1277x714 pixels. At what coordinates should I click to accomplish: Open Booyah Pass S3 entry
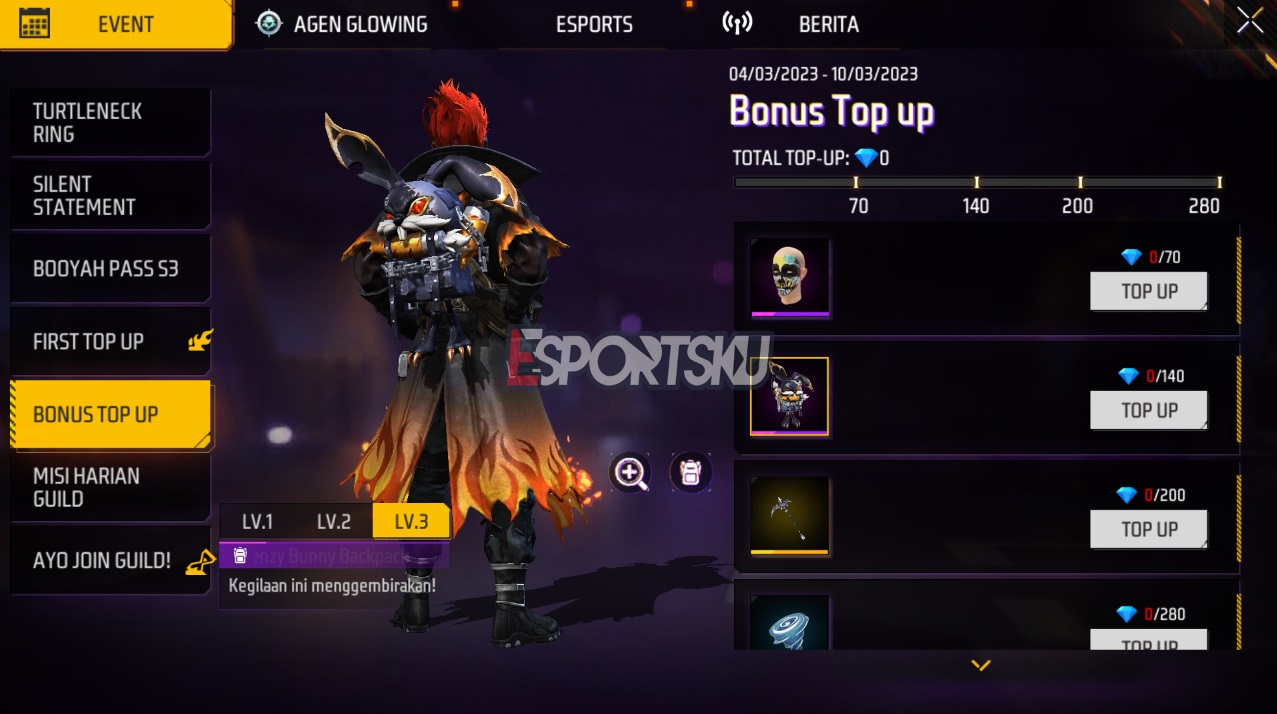109,268
